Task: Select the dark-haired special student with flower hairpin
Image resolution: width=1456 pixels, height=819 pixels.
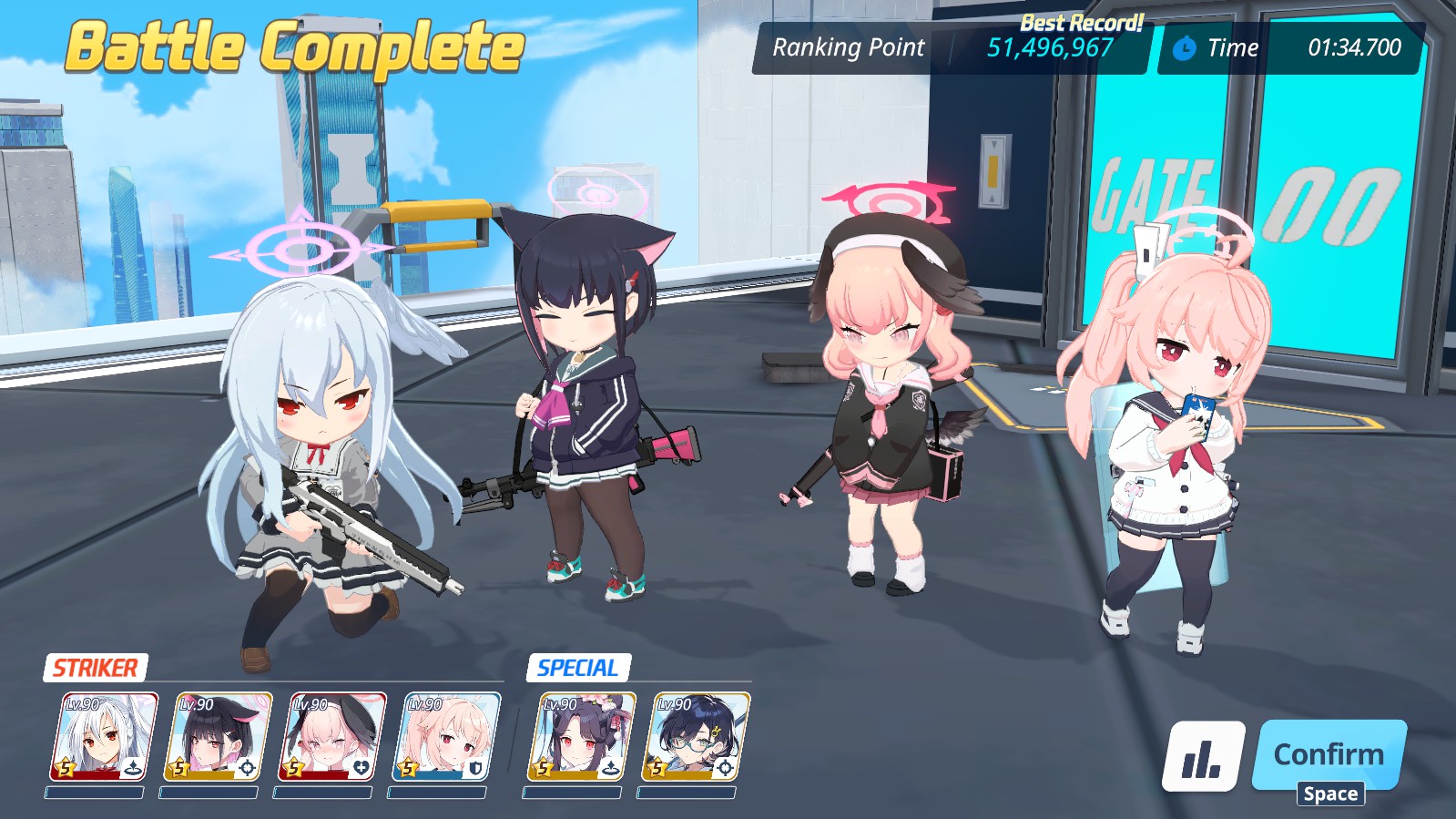Action: pyautogui.click(x=582, y=737)
